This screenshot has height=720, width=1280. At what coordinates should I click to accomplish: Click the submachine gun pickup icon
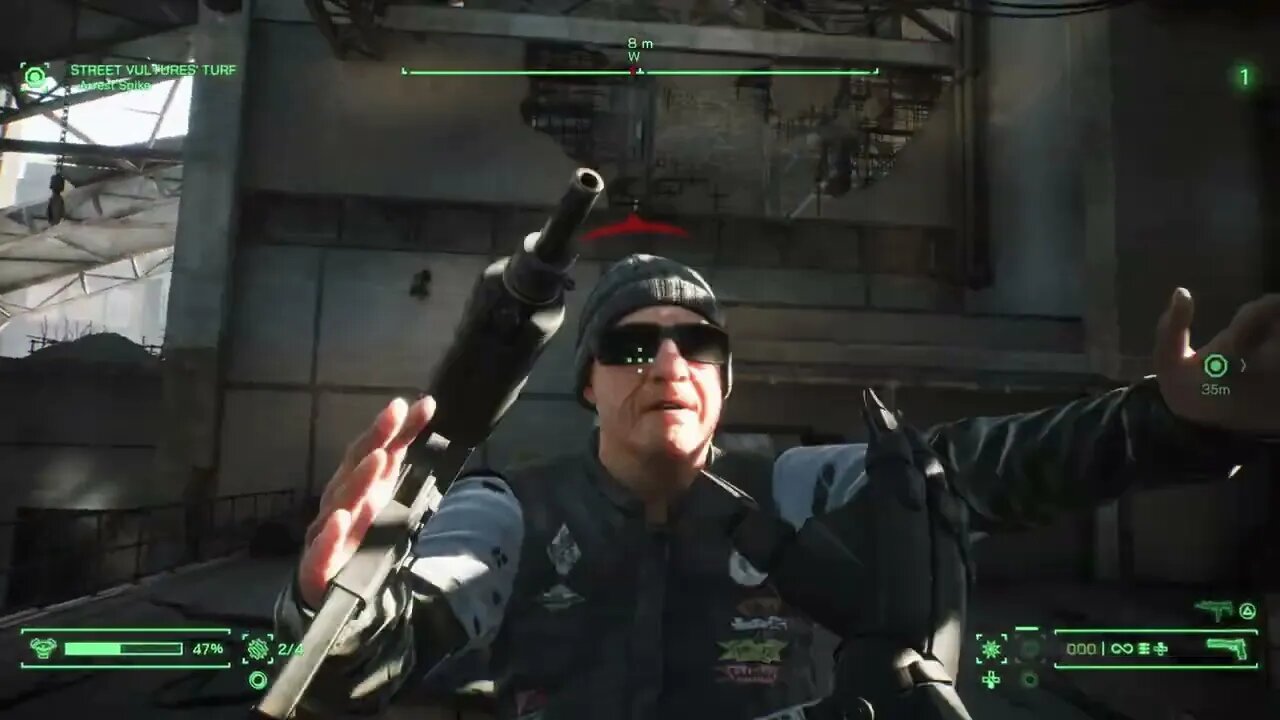pyautogui.click(x=1213, y=608)
